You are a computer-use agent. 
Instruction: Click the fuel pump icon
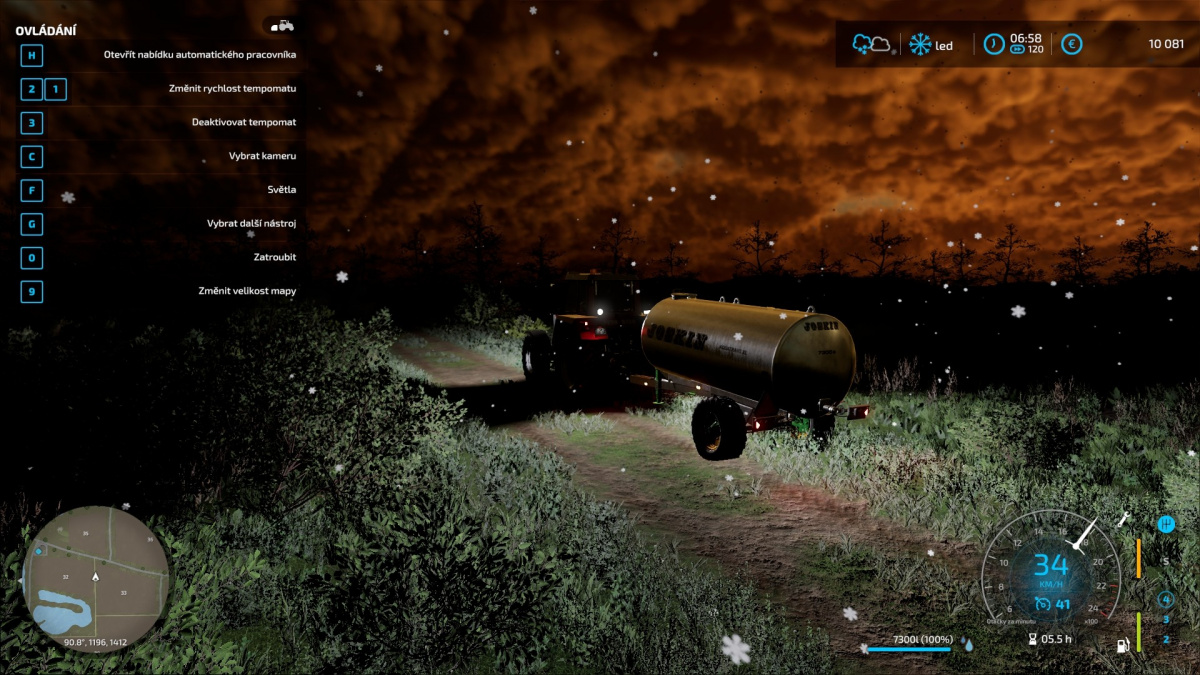tap(1123, 645)
